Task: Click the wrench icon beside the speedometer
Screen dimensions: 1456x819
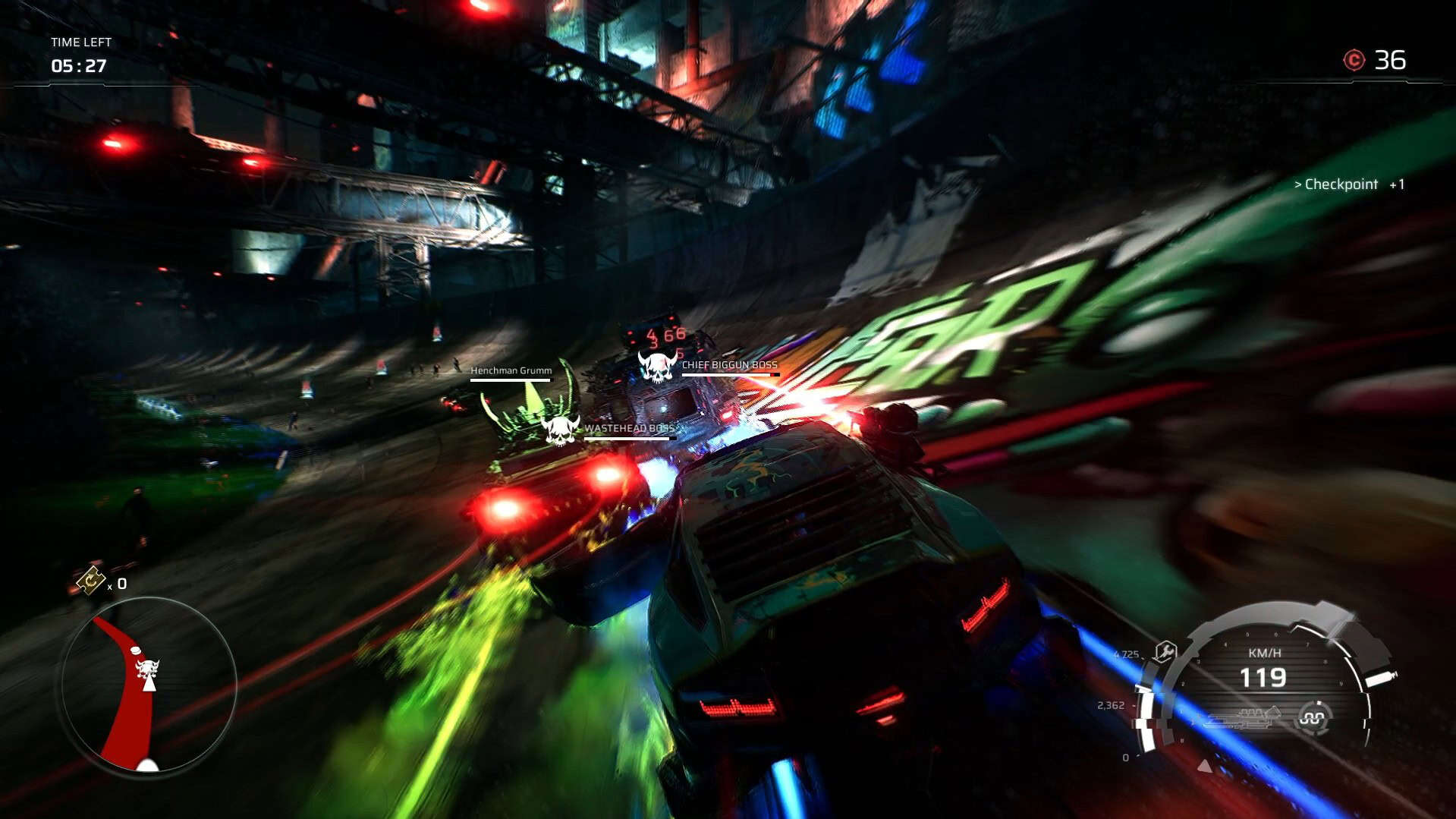Action: (x=1165, y=651)
